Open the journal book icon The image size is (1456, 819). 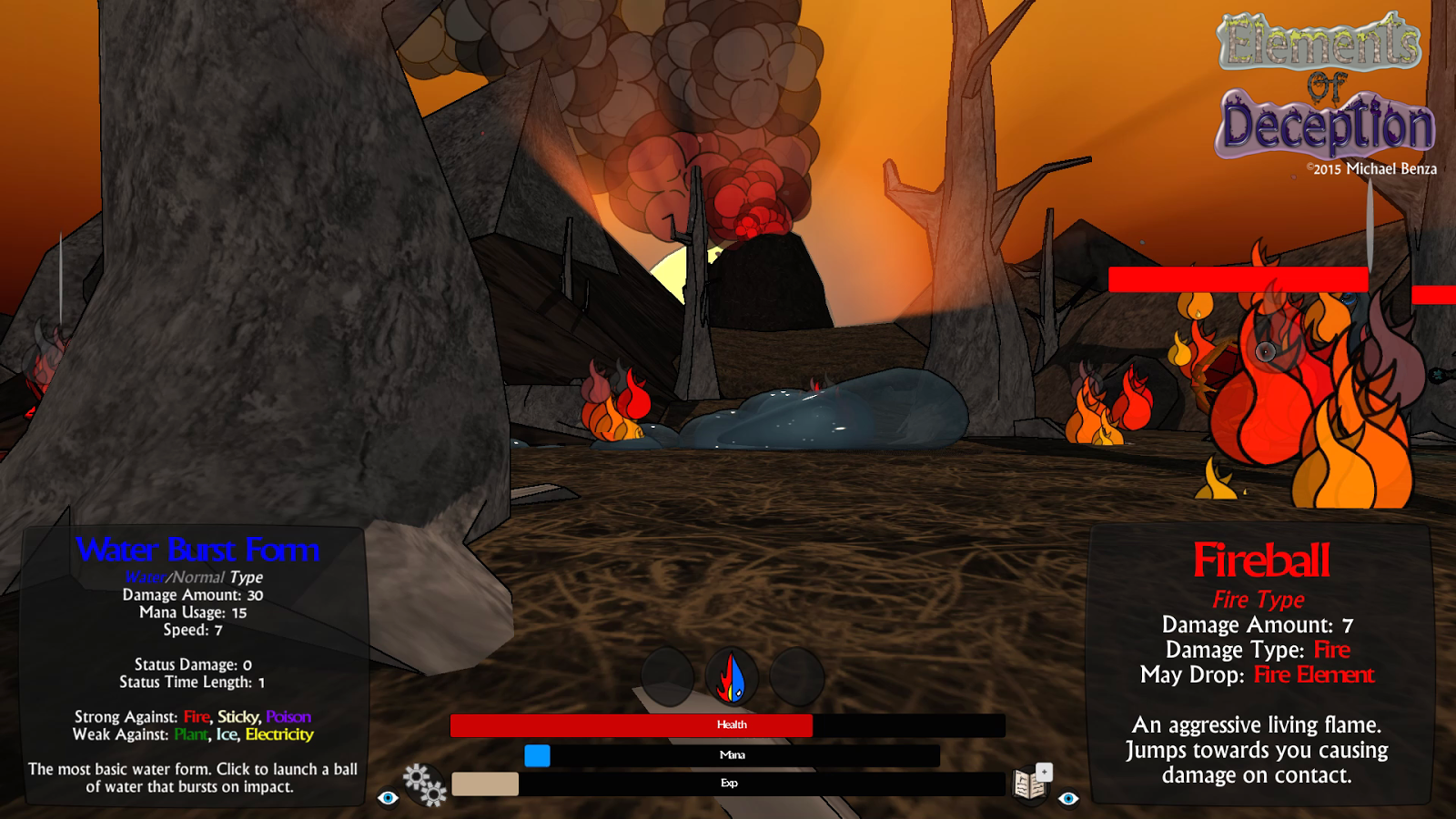(1030, 784)
